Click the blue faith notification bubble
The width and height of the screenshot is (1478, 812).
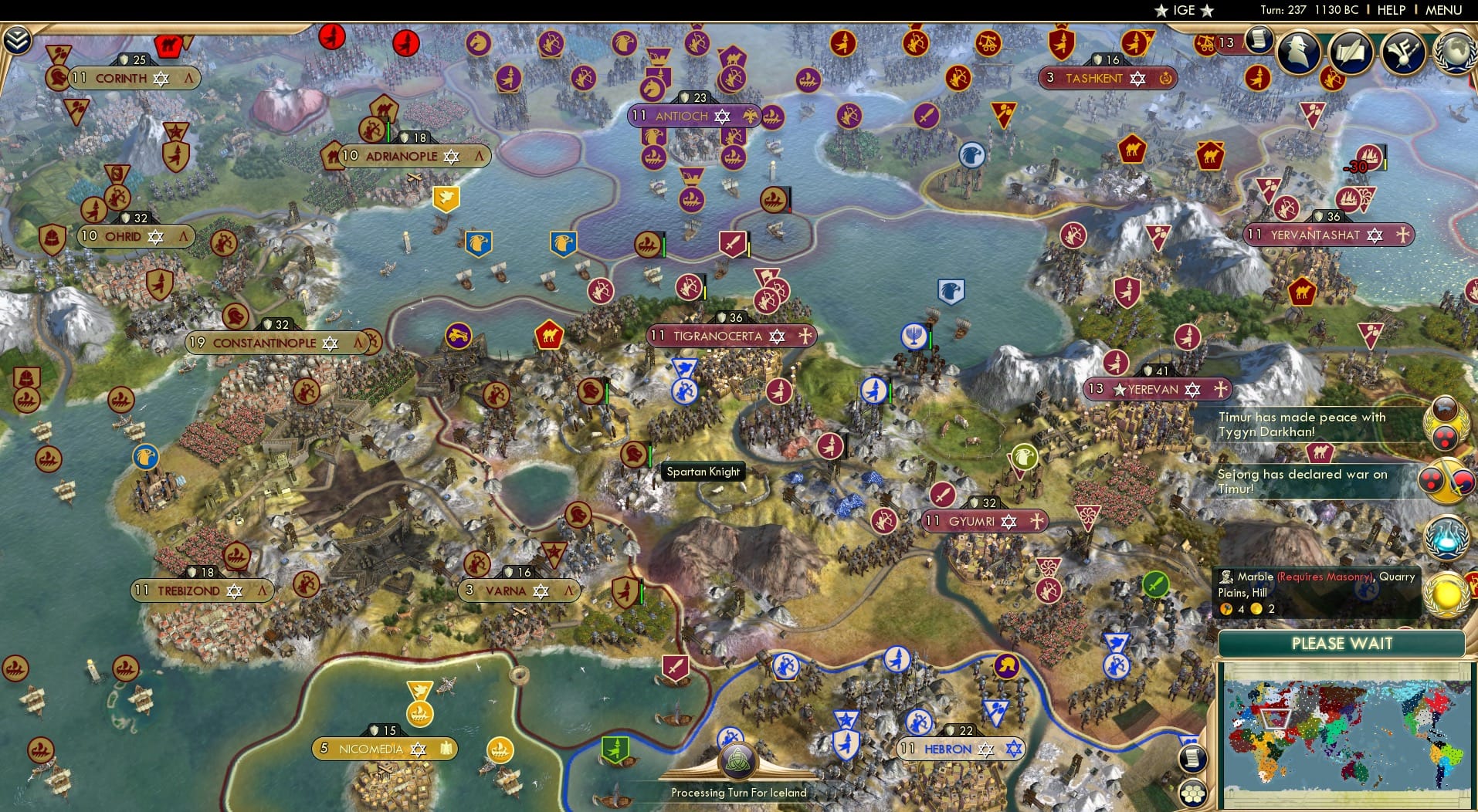tap(1447, 538)
